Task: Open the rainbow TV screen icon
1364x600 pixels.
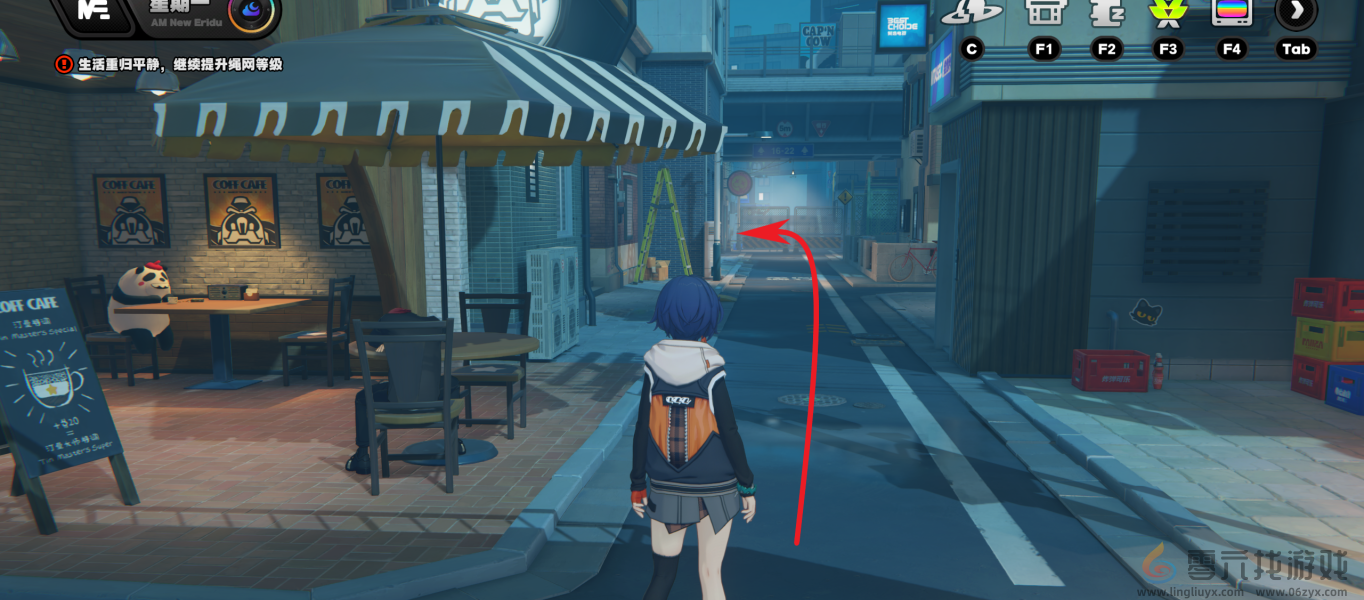Action: click(x=1231, y=11)
